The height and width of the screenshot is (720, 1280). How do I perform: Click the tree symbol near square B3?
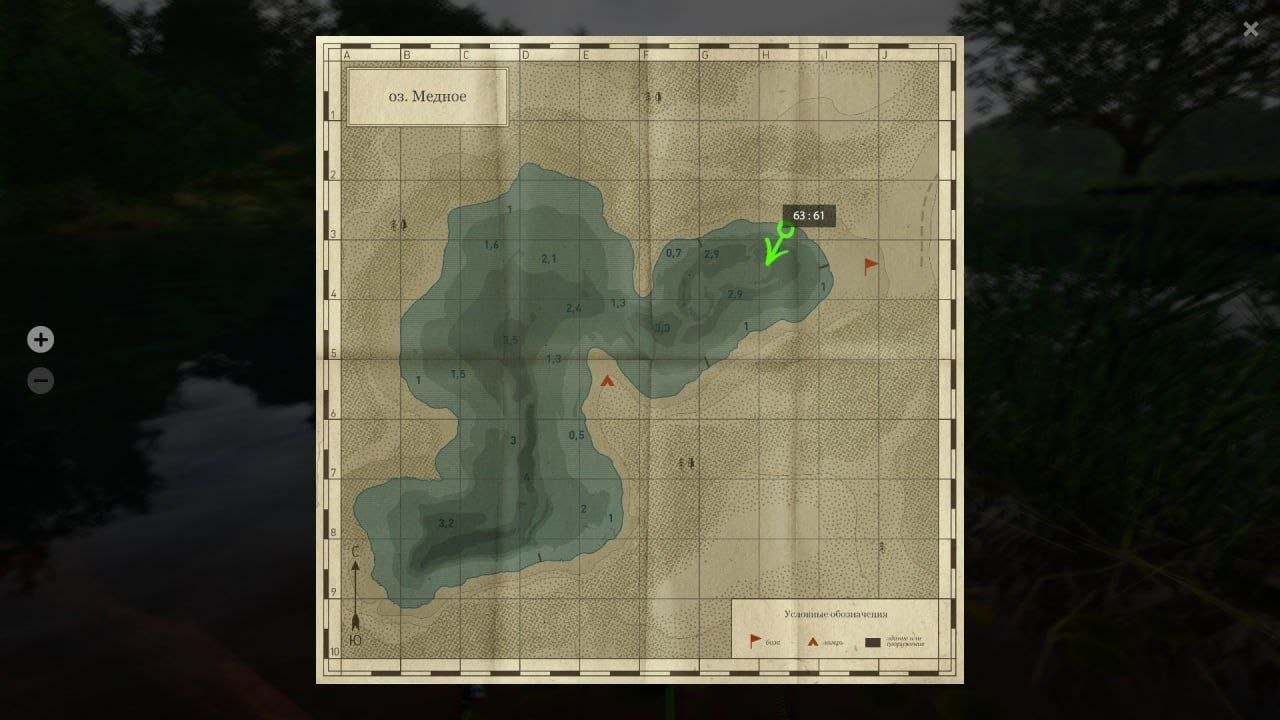click(396, 226)
